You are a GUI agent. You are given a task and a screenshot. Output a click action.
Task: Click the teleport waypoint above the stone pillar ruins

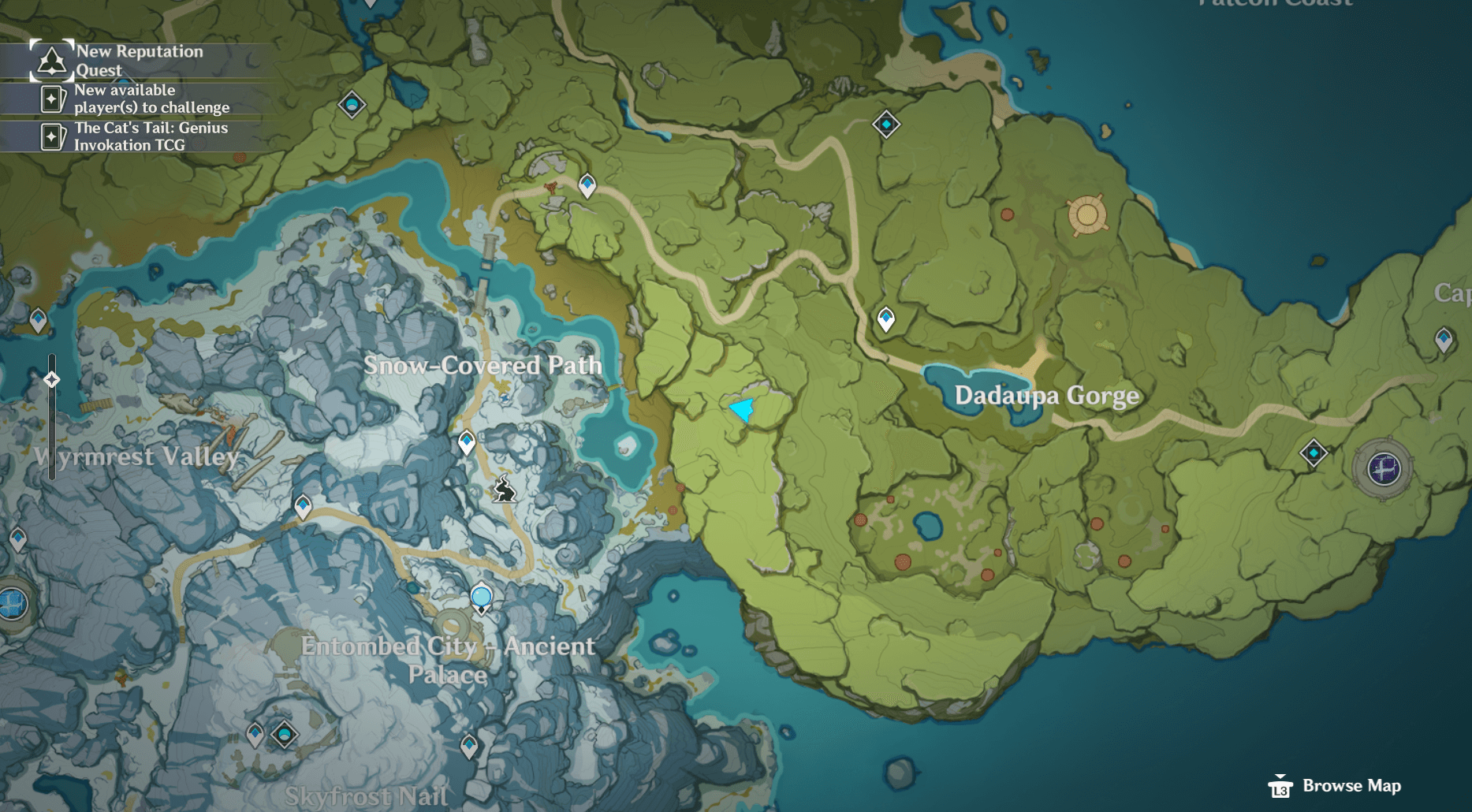587,184
